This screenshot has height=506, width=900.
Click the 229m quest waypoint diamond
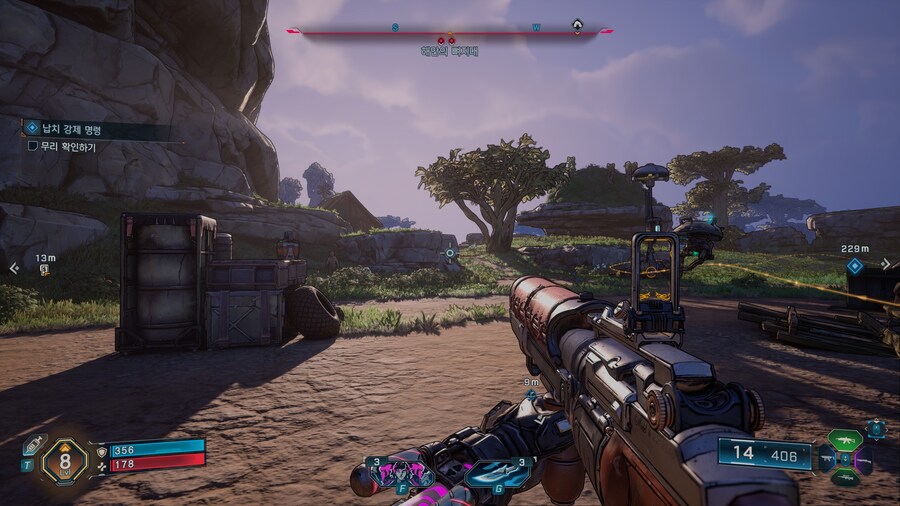[854, 266]
